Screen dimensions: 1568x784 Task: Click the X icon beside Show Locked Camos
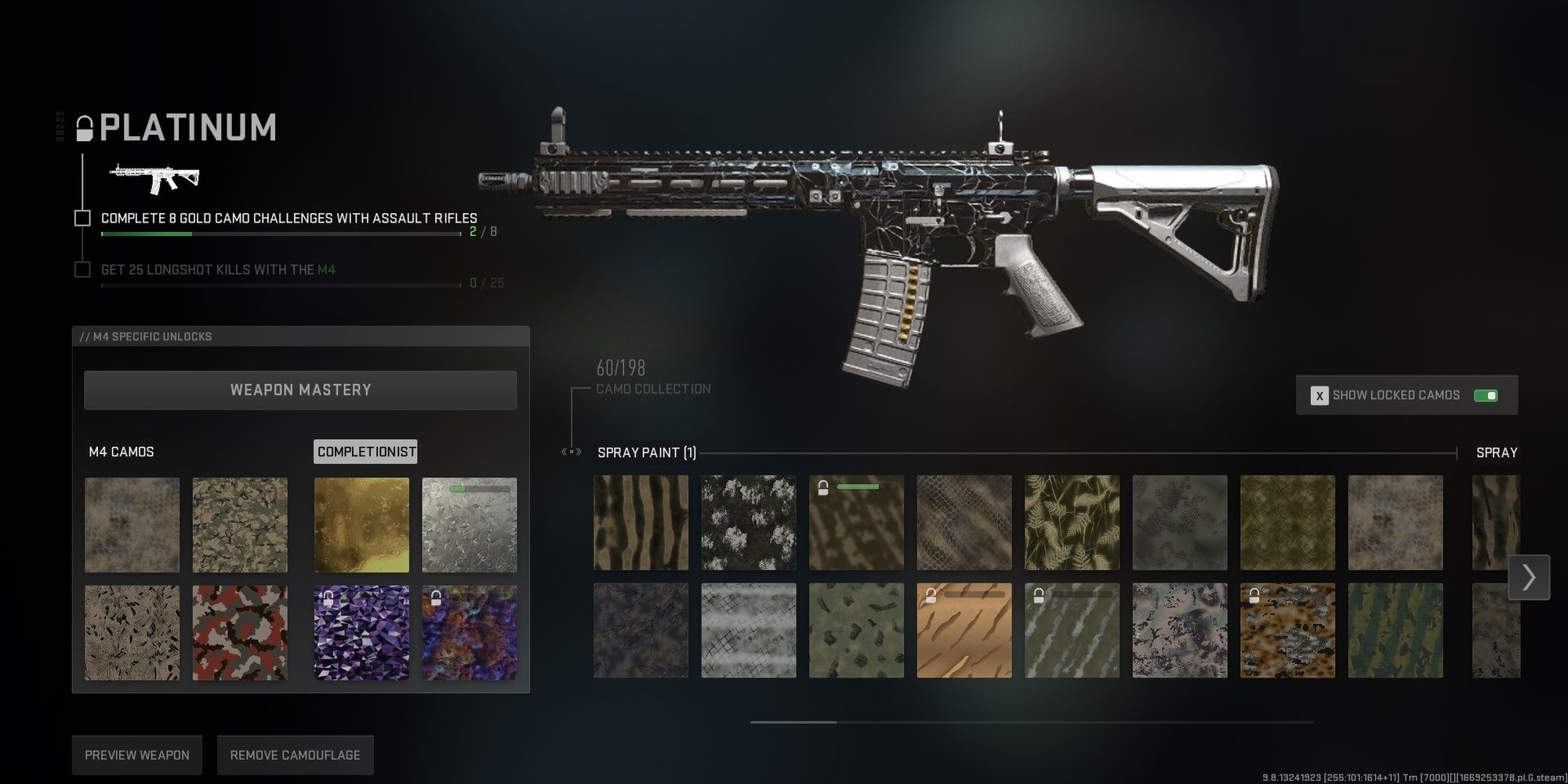[x=1319, y=395]
